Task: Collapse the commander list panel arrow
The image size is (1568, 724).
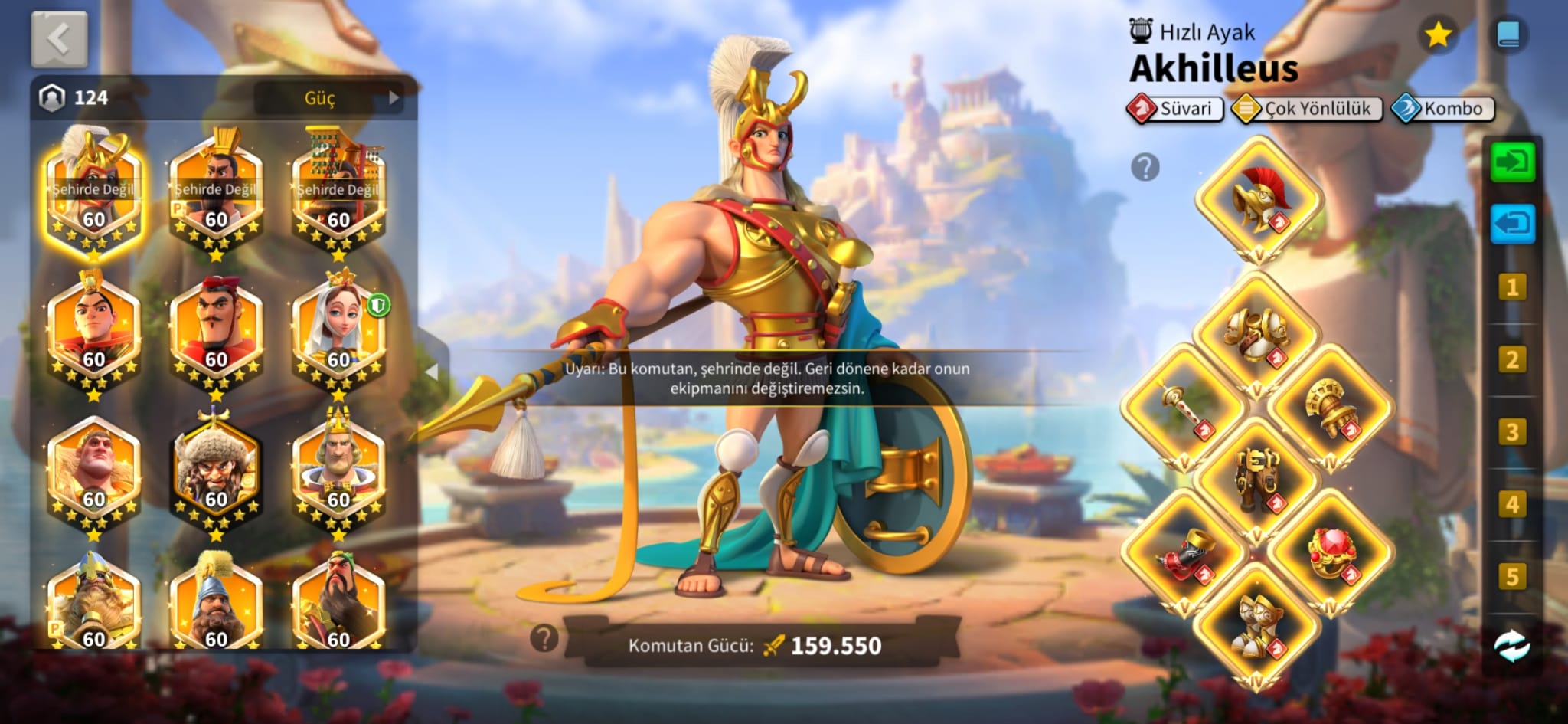Action: 433,372
